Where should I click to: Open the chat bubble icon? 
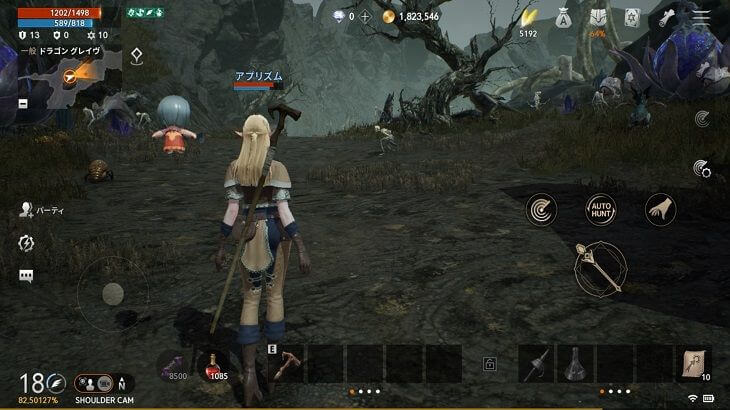click(26, 275)
